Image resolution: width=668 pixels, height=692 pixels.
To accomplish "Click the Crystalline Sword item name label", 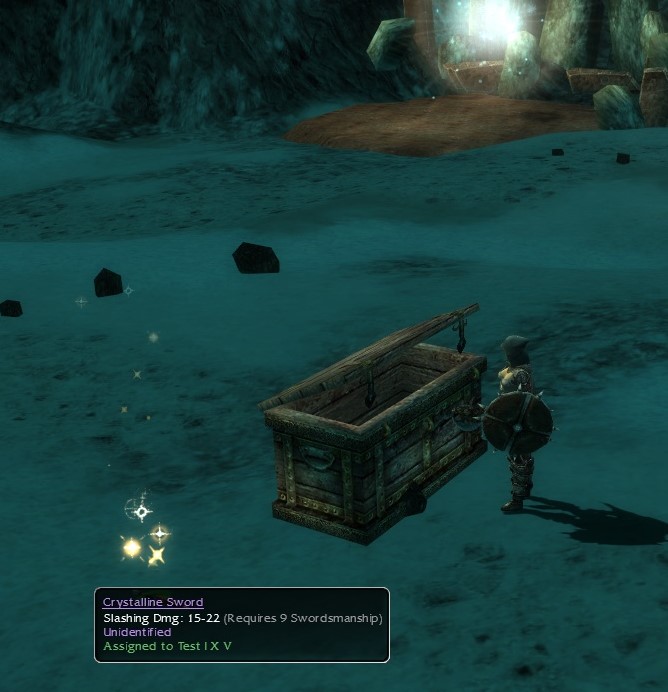I will [x=153, y=602].
